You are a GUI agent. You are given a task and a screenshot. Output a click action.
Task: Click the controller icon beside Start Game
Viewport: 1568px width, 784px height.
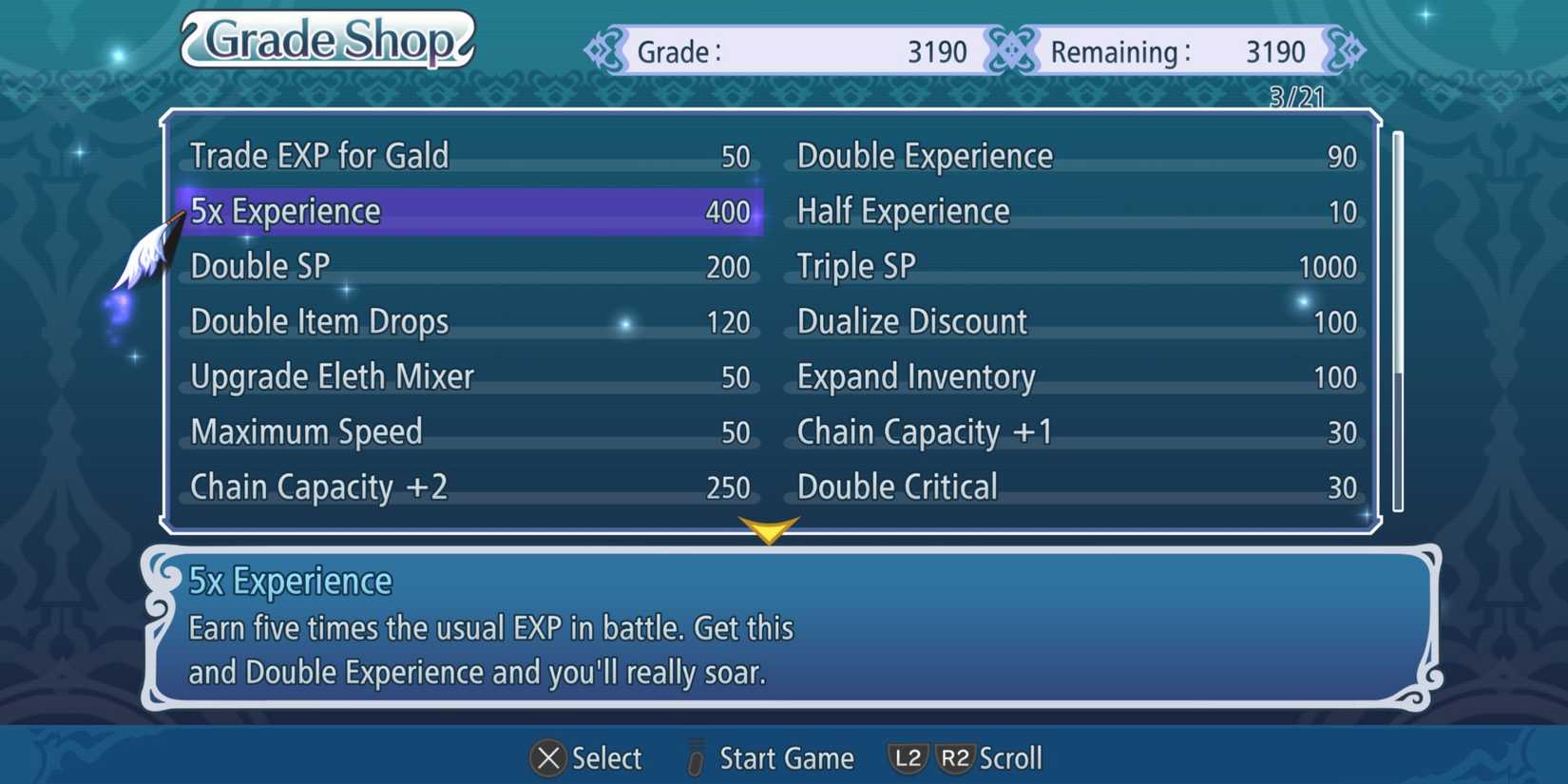(x=695, y=758)
